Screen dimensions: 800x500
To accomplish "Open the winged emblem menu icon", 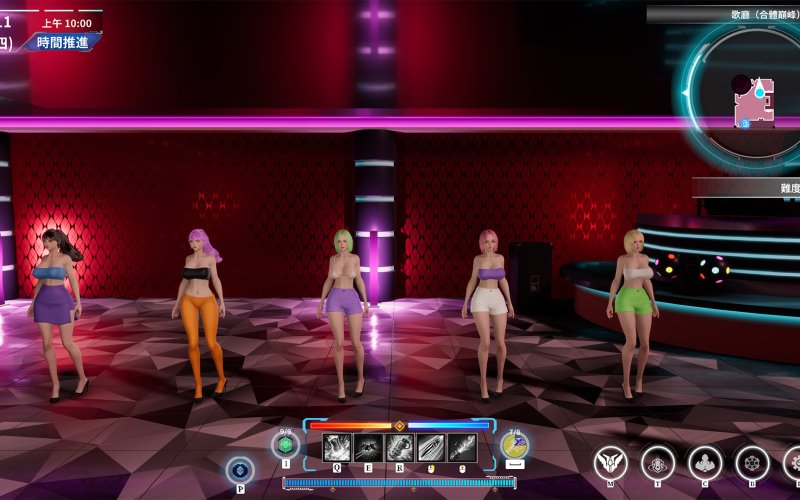I will pyautogui.click(x=610, y=462).
